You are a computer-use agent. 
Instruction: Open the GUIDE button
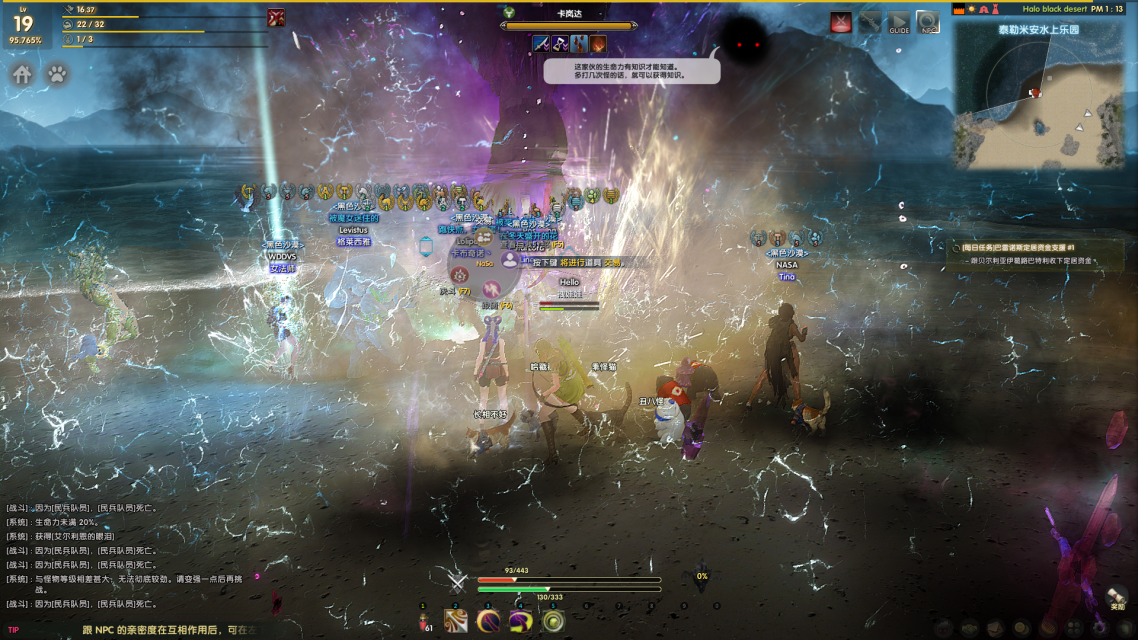tap(899, 23)
